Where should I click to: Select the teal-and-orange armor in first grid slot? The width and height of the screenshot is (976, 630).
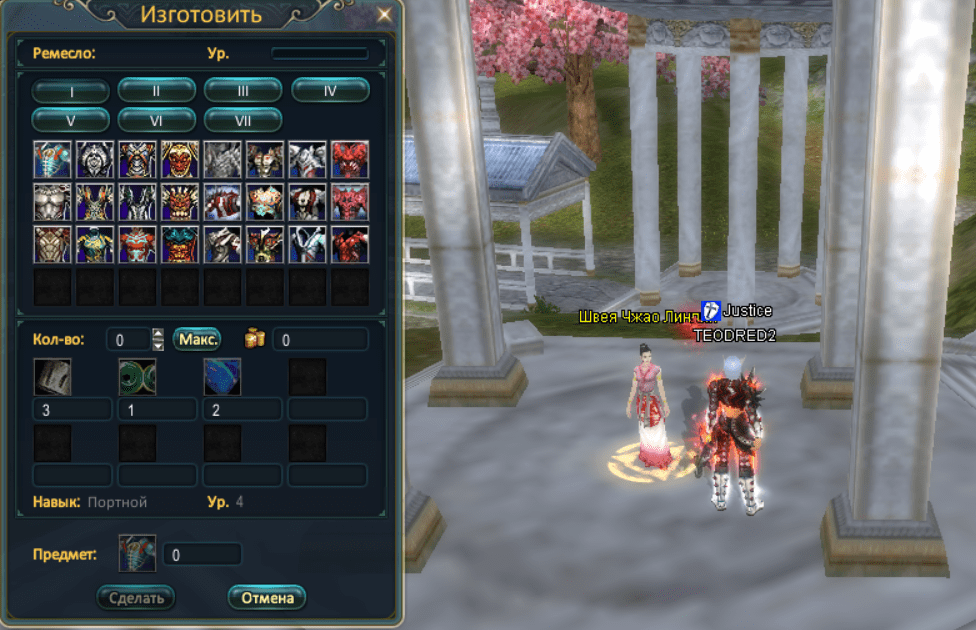(52, 159)
